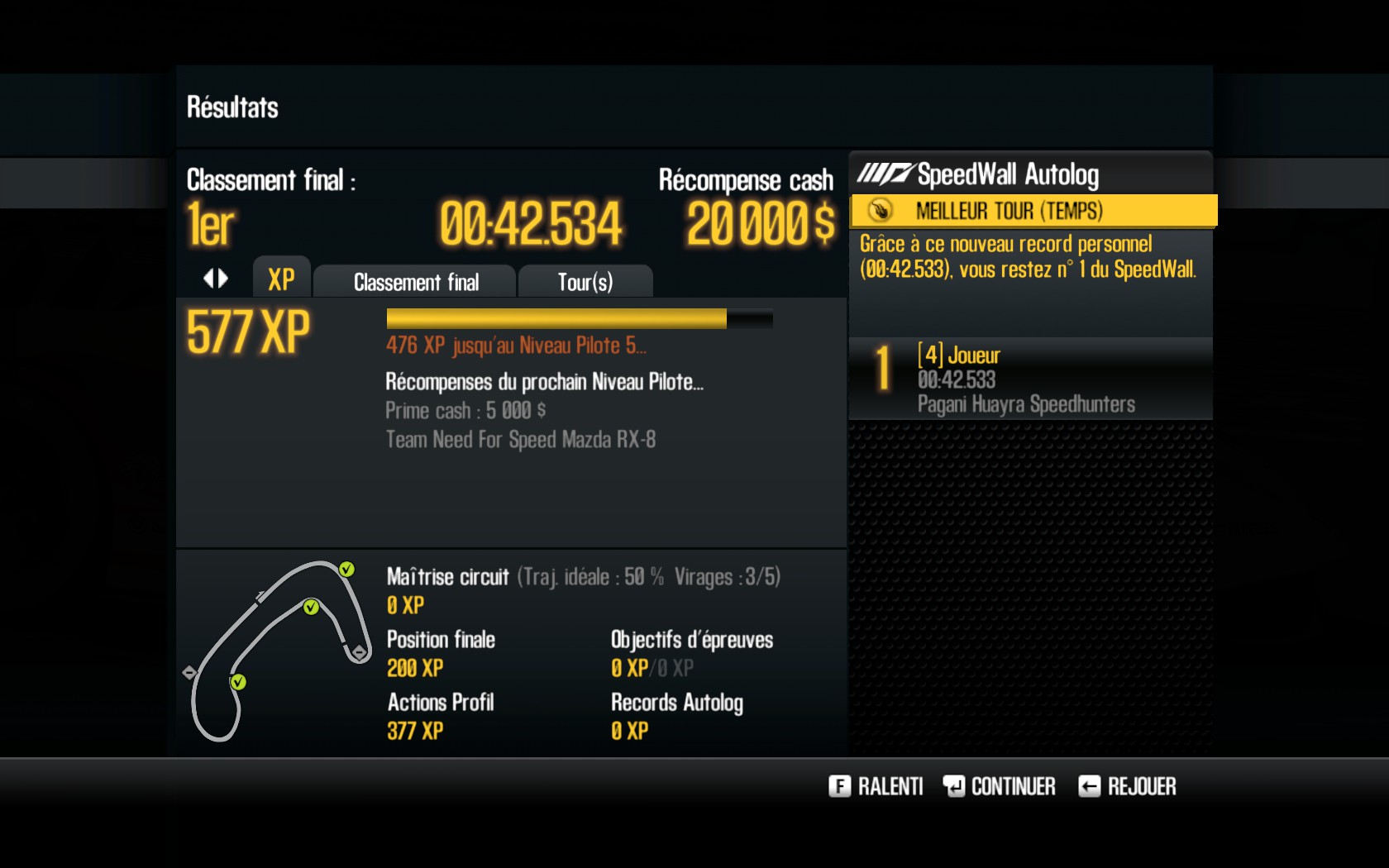
Task: Switch to the XP tab
Action: pos(281,279)
